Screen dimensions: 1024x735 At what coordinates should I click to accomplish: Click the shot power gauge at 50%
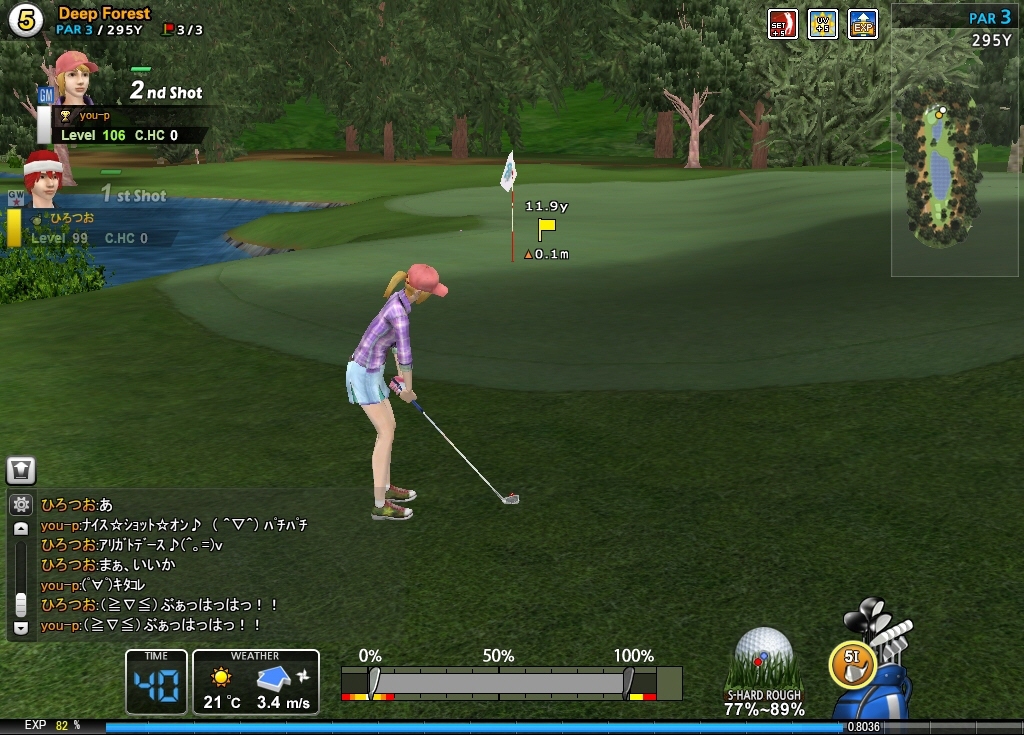499,684
